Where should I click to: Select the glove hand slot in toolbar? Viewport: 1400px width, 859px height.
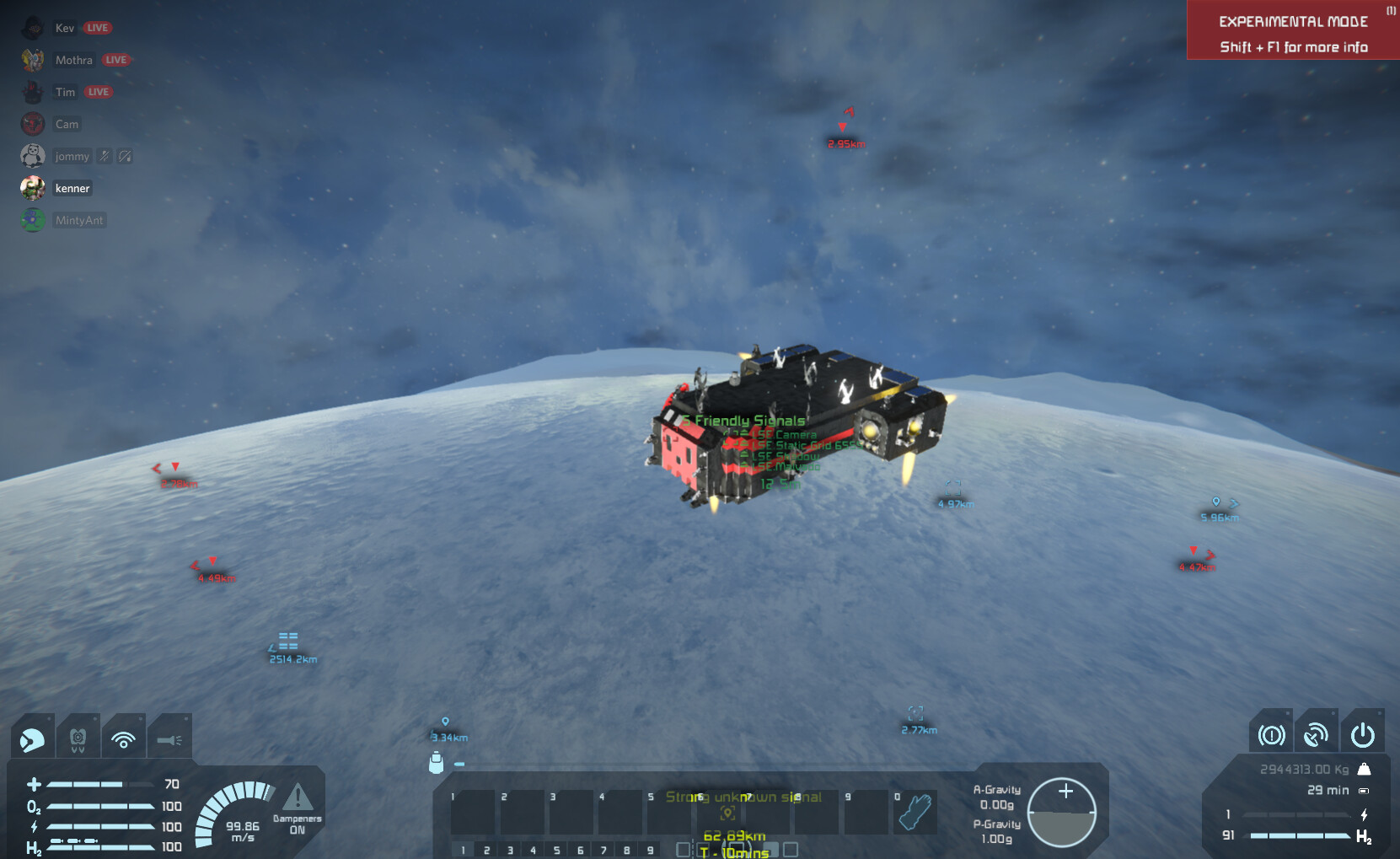(x=915, y=812)
